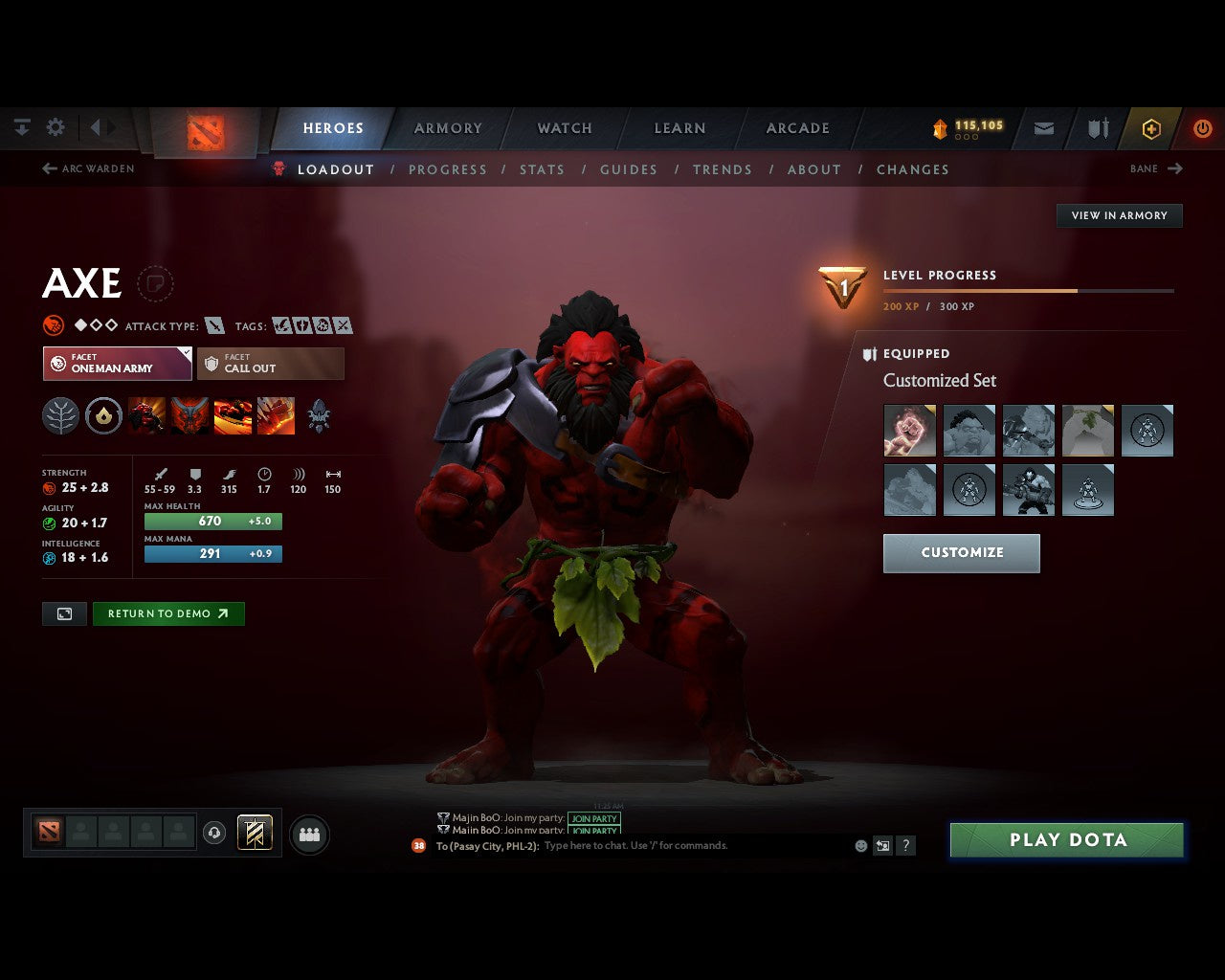Select the One Man Army facet
Viewport: 1225px width, 980px height.
[x=116, y=364]
